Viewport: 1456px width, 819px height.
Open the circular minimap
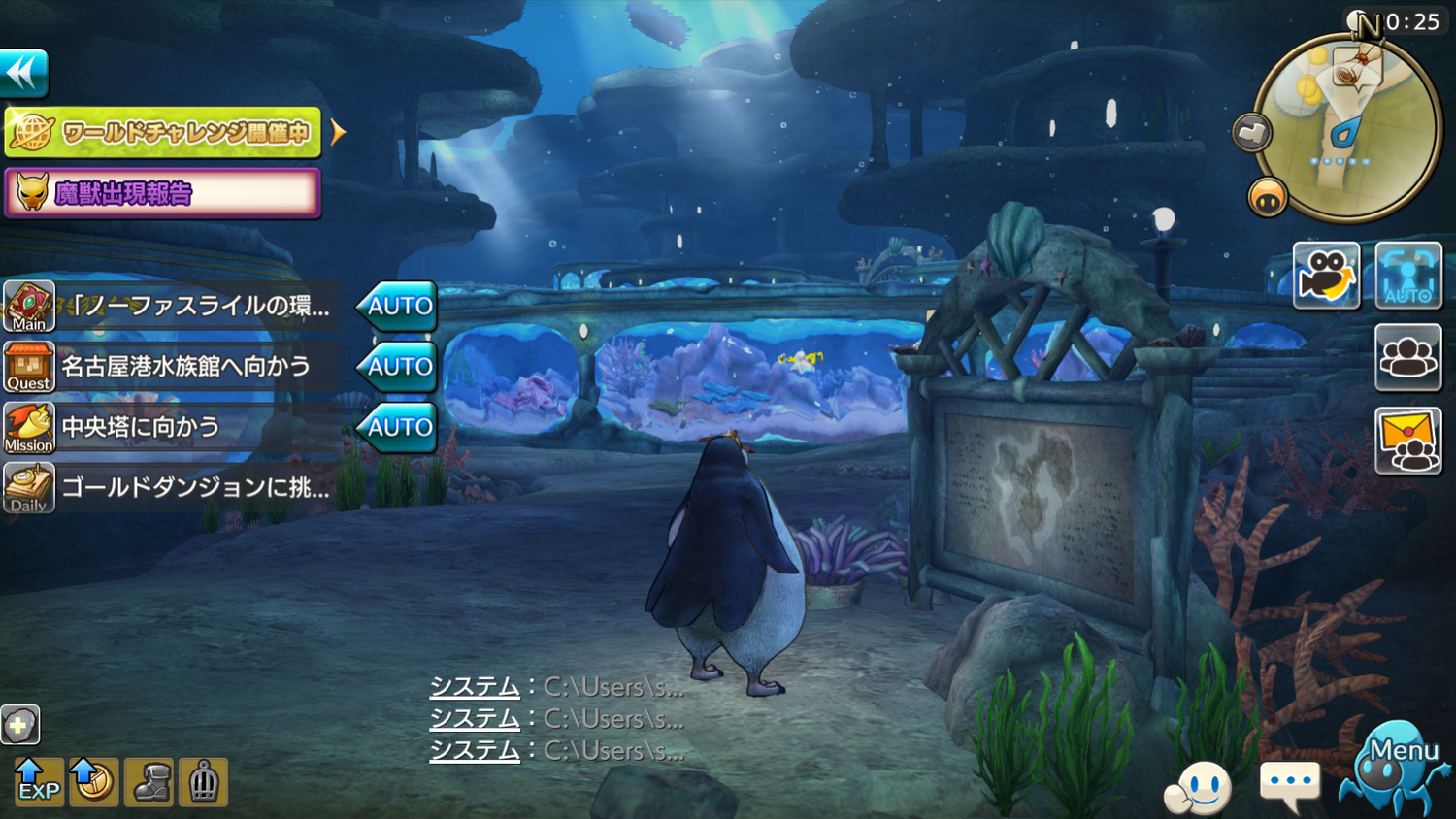pos(1346,128)
